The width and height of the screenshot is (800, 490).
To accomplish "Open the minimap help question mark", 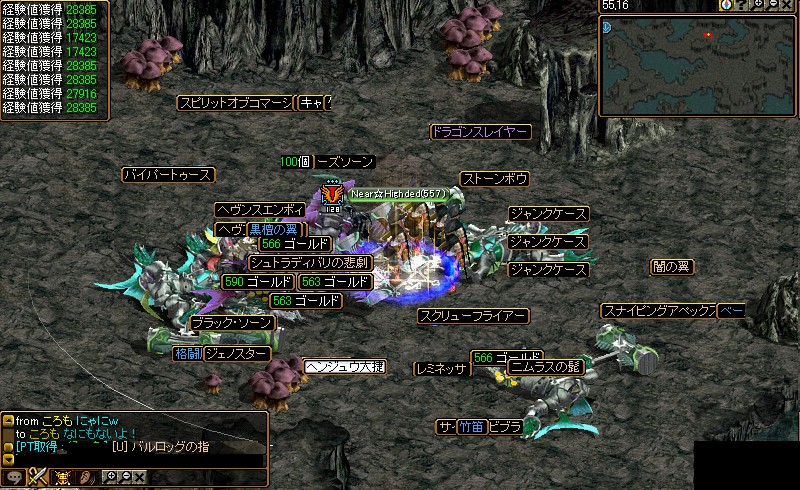I will (743, 5).
